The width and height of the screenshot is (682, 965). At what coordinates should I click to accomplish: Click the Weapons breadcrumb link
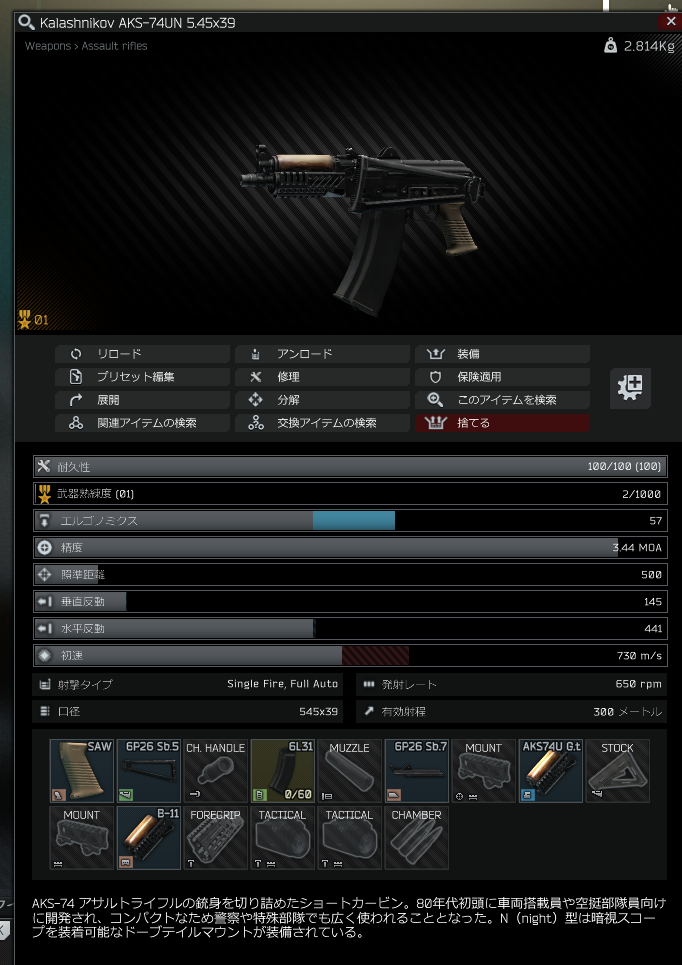(x=47, y=46)
